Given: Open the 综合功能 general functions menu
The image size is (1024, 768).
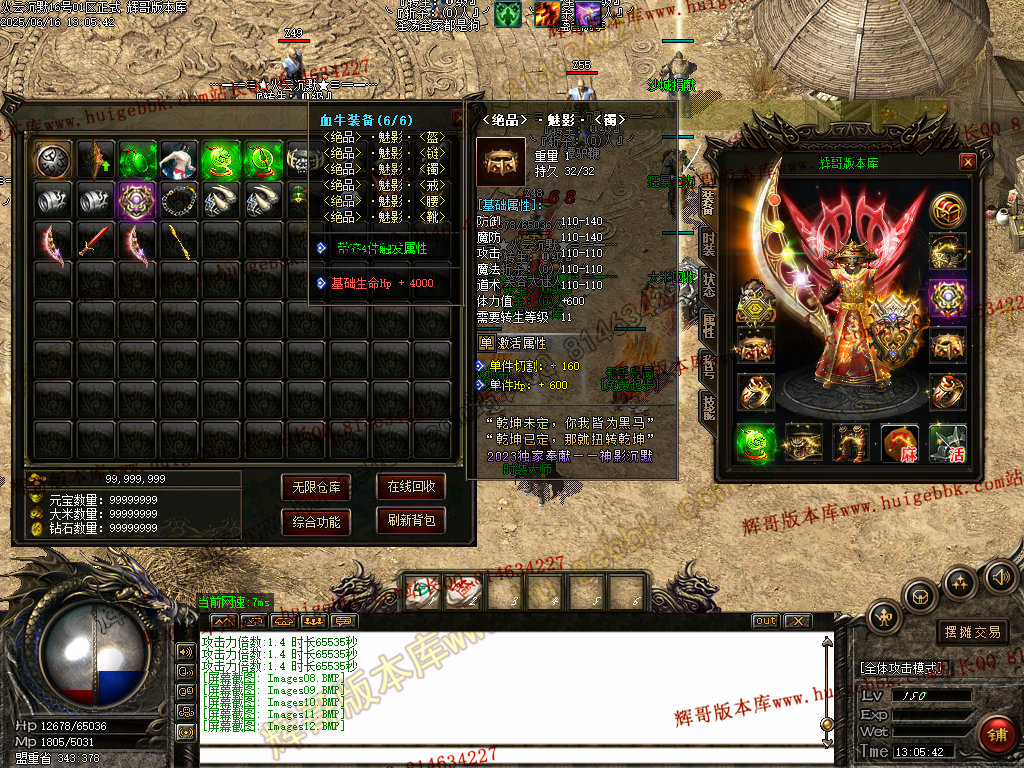Looking at the screenshot, I should (x=316, y=521).
